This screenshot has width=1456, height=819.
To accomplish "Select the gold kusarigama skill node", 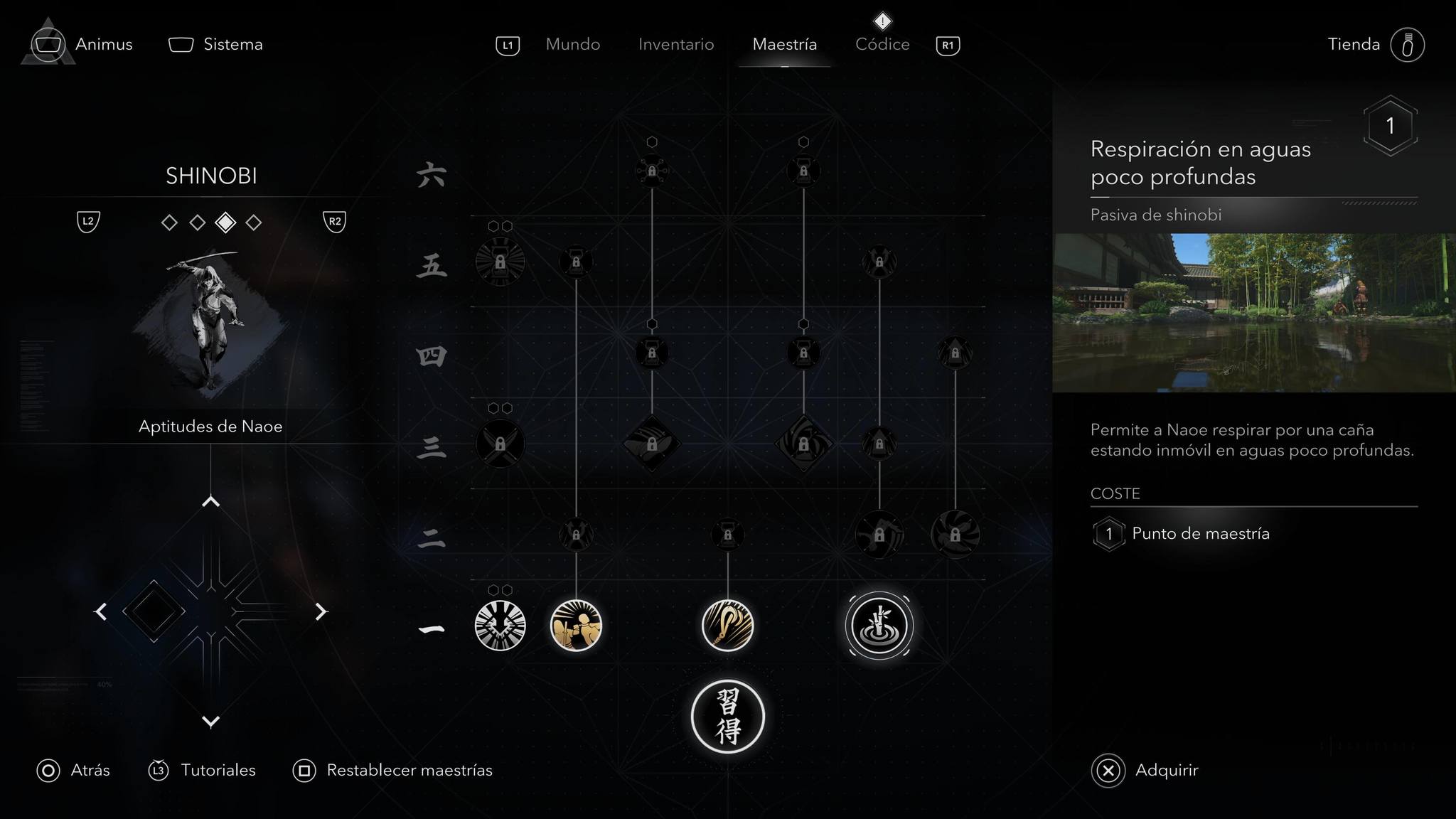I will click(727, 626).
